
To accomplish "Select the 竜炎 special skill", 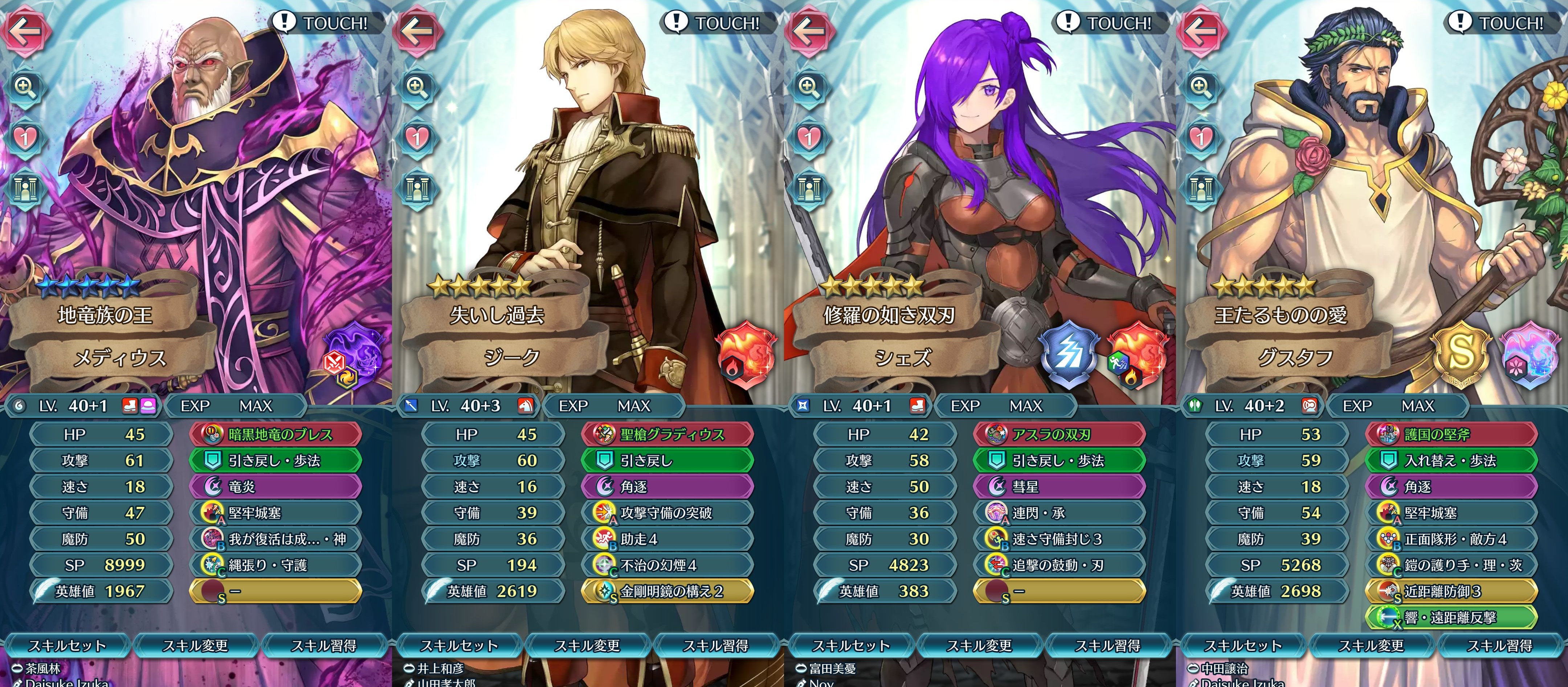I will pyautogui.click(x=277, y=487).
